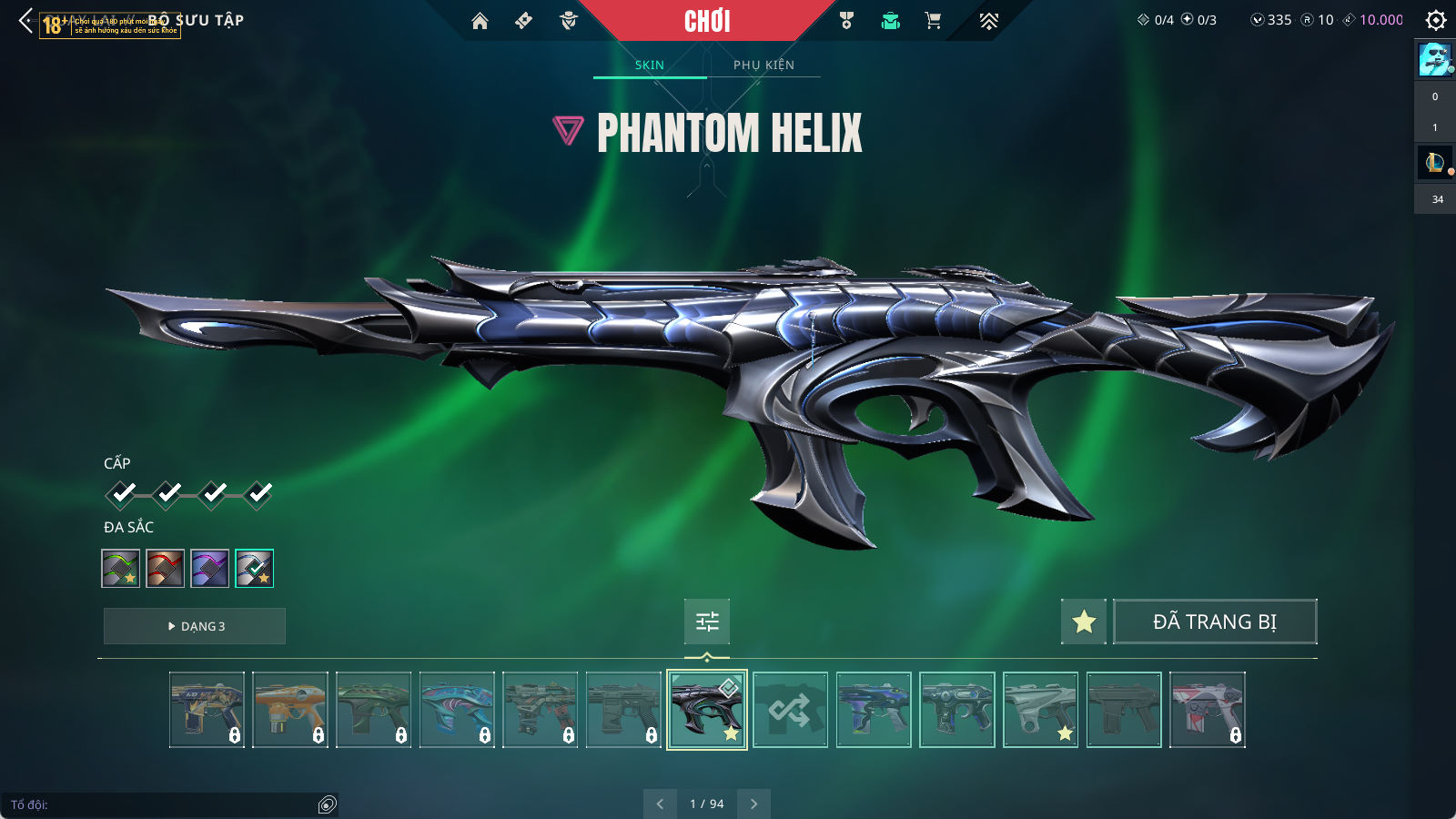Open the store via shopping cart icon

933,21
